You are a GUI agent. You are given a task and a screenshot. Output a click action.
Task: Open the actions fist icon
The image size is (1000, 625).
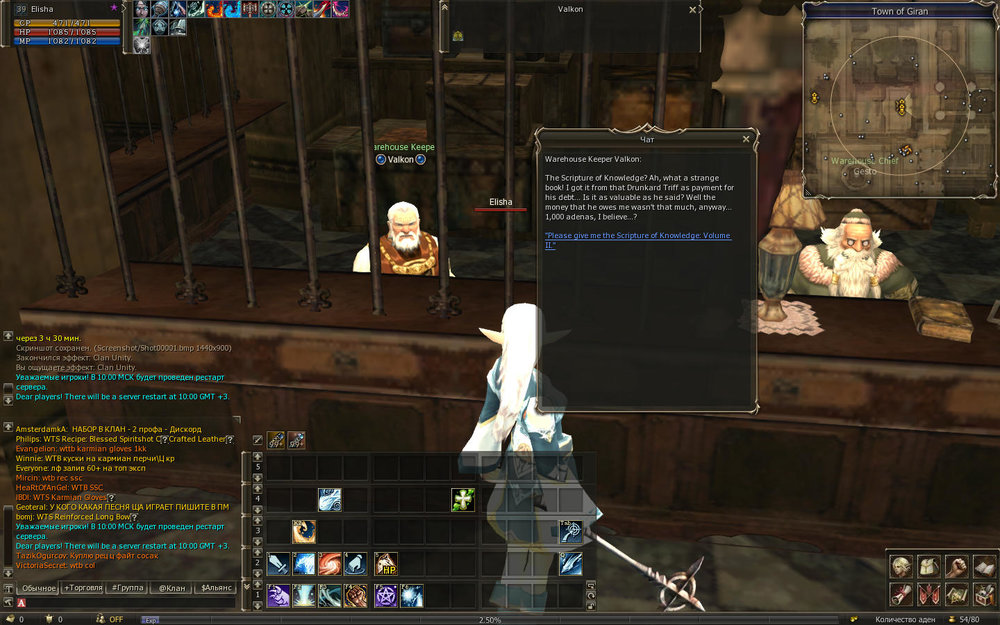(x=956, y=567)
